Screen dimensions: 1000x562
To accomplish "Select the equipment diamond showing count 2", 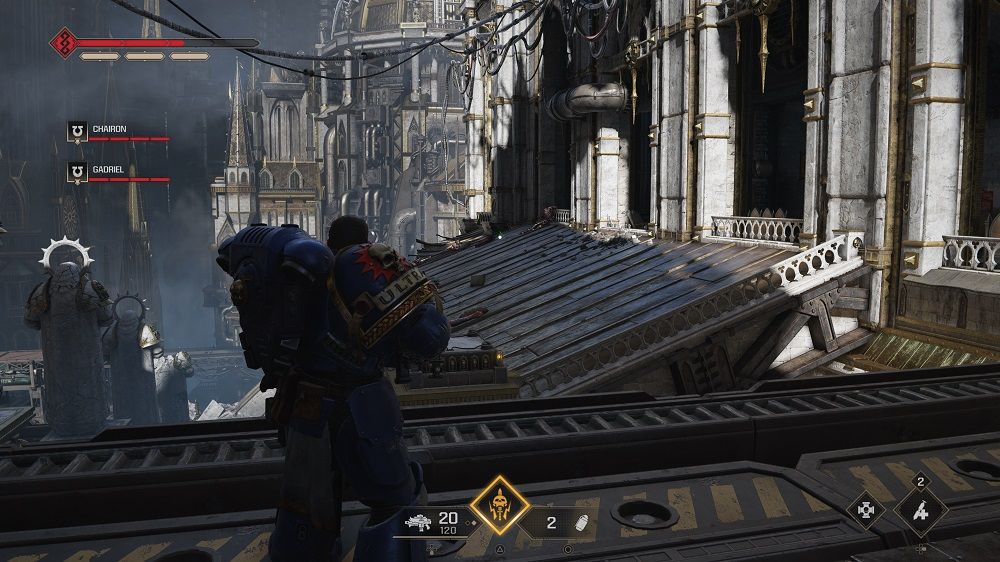I will pyautogui.click(x=921, y=510).
